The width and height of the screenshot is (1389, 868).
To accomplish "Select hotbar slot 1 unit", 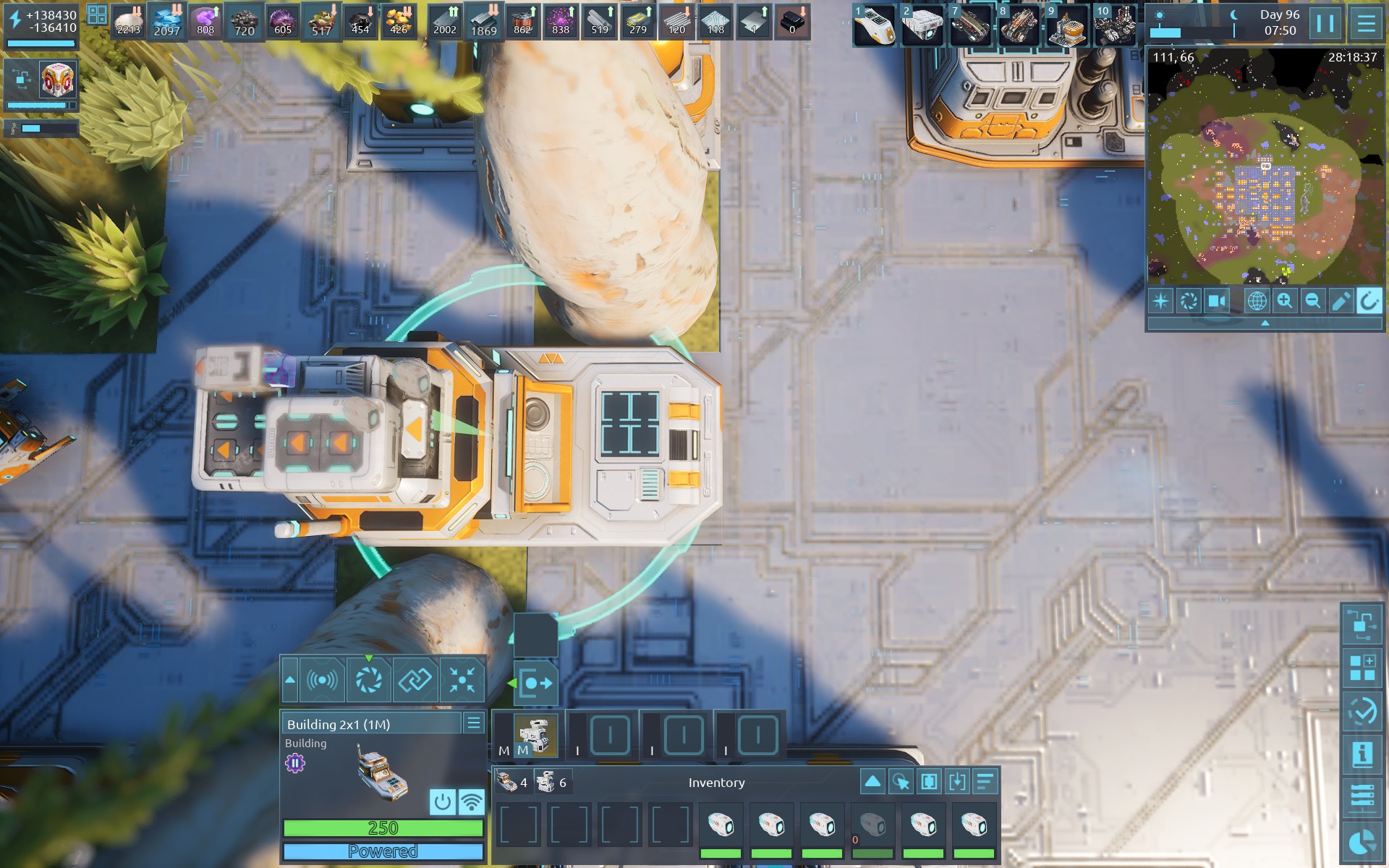I will [875, 26].
